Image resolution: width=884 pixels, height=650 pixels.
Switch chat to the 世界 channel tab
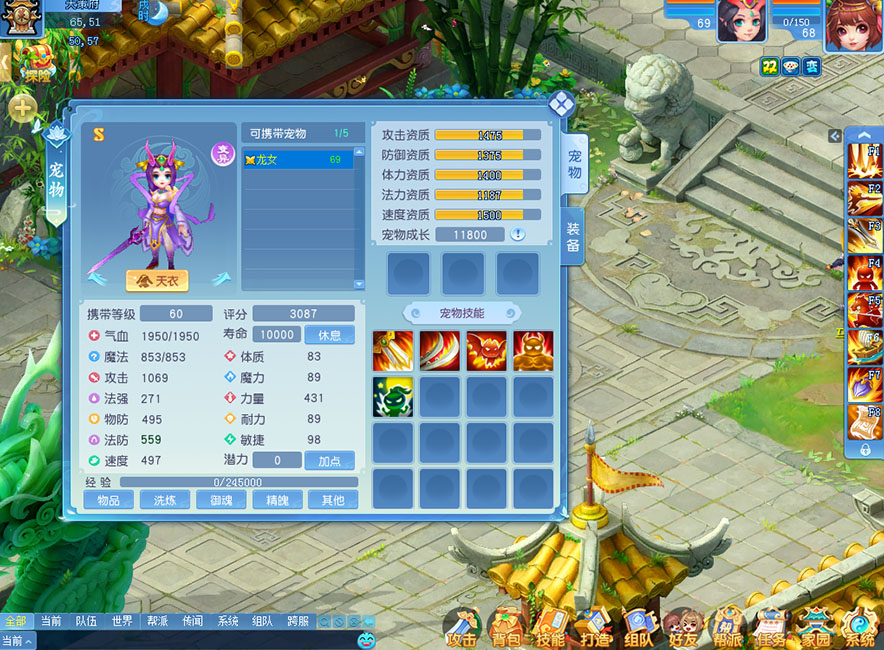click(122, 621)
